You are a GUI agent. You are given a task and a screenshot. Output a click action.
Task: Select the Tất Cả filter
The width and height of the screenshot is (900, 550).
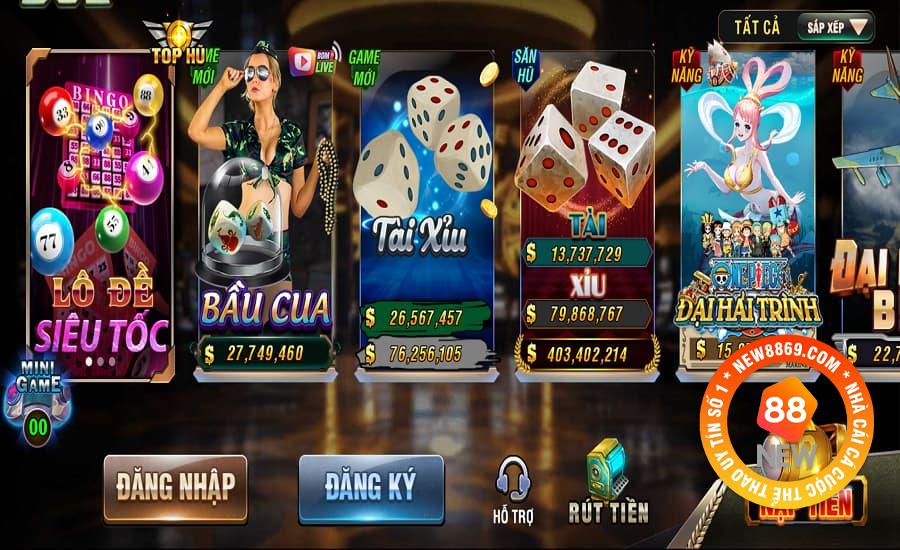pyautogui.click(x=757, y=27)
